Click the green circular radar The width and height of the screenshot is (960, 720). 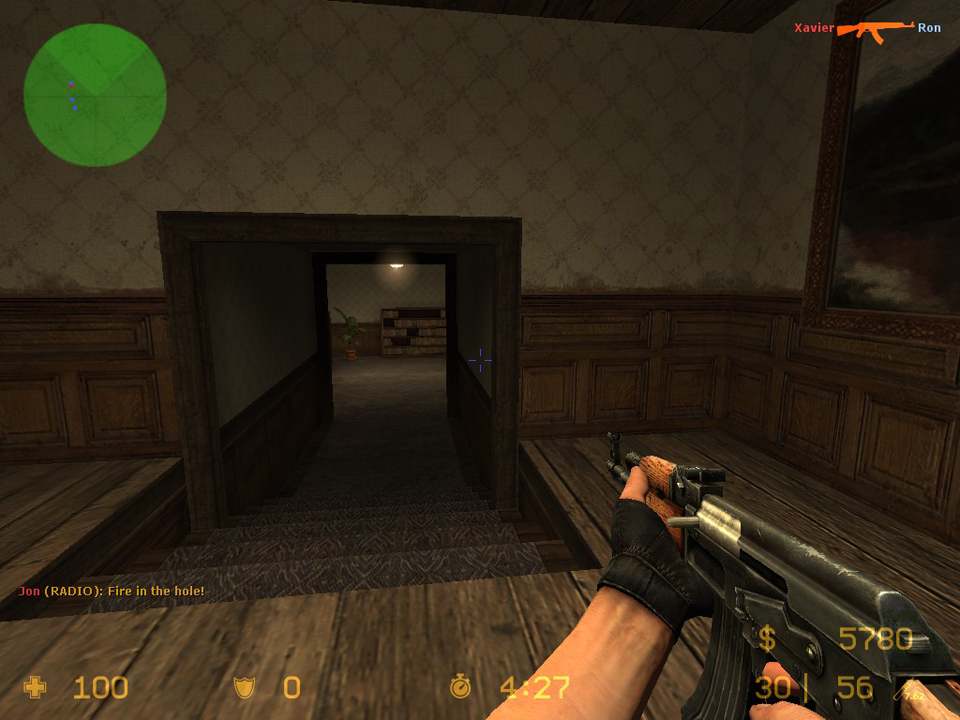[x=95, y=95]
